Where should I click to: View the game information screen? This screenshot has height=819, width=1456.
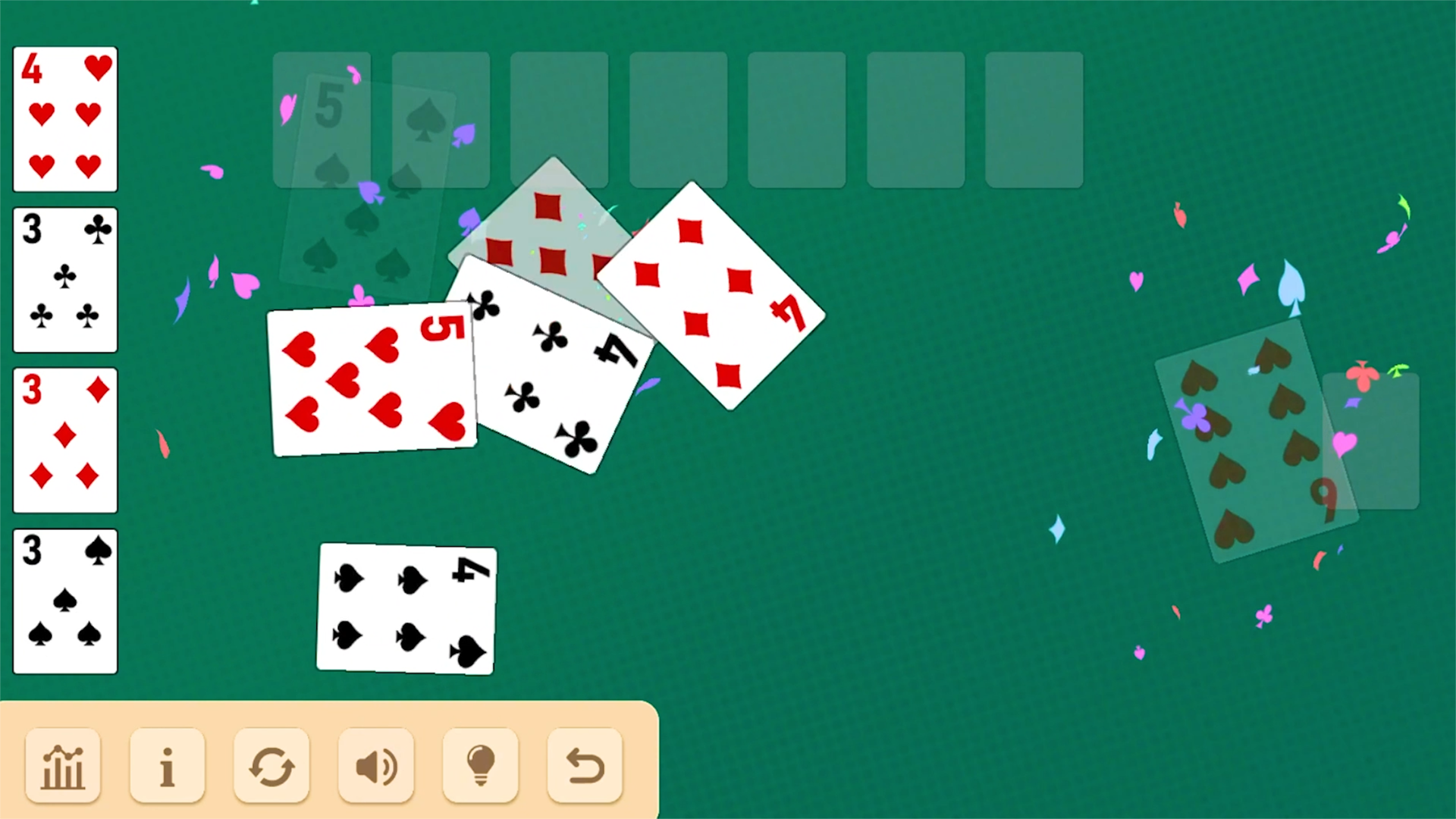(168, 766)
